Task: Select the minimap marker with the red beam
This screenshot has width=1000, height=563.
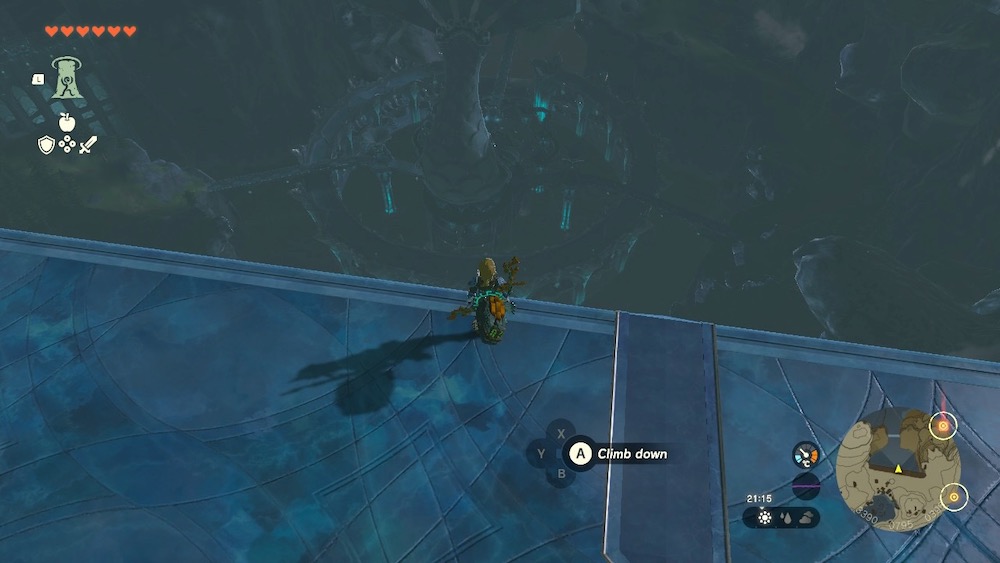Action: [941, 426]
